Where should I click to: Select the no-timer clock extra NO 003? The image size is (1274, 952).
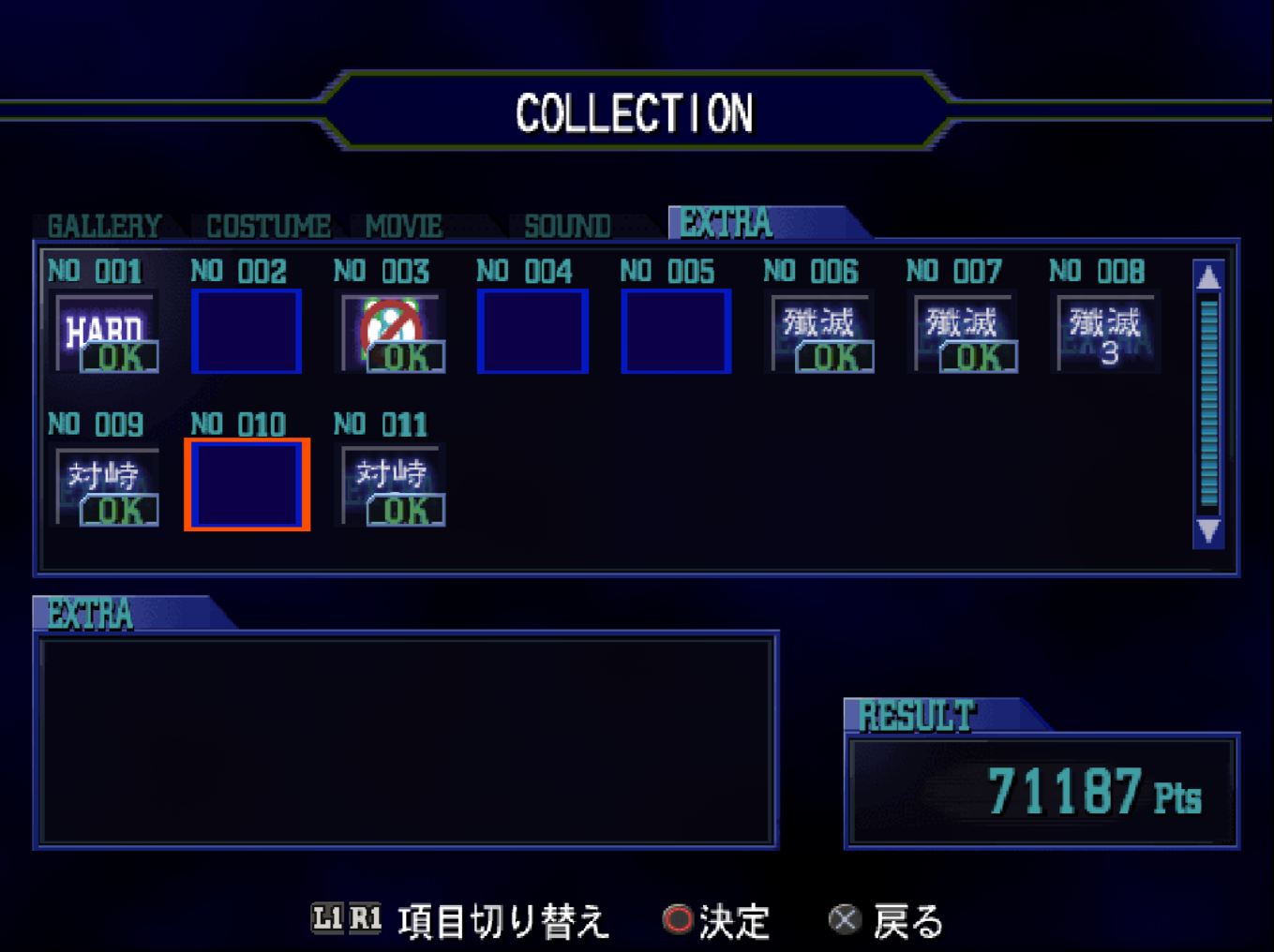pos(393,333)
